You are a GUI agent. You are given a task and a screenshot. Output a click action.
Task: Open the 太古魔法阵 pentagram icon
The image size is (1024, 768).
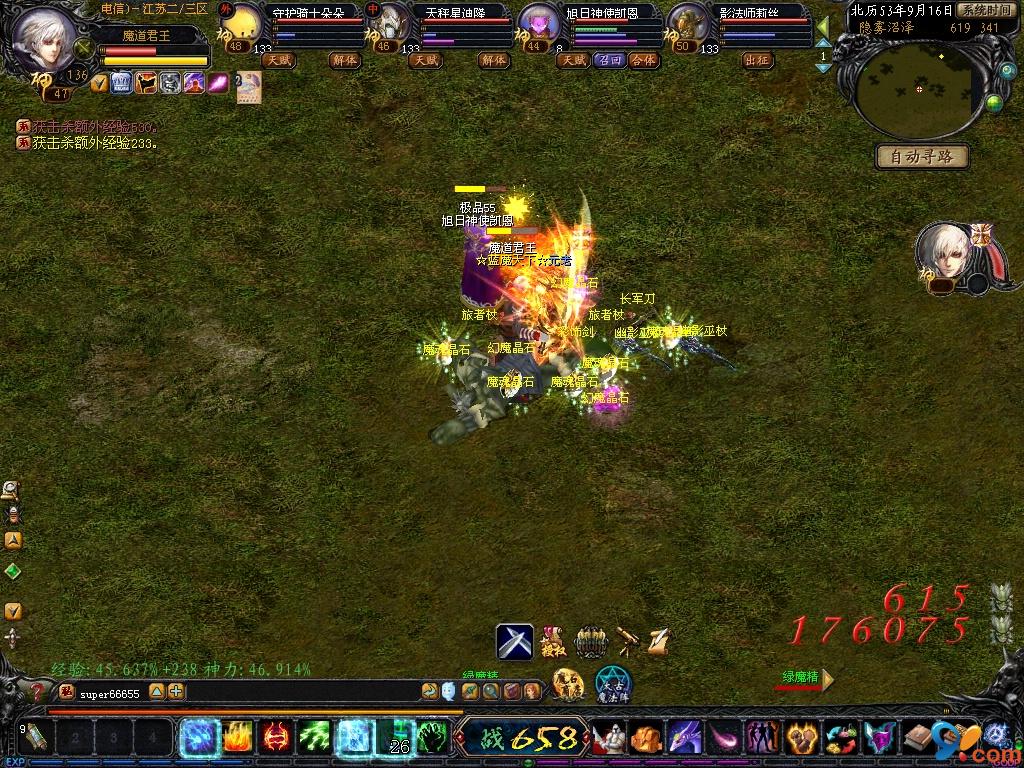(x=613, y=683)
